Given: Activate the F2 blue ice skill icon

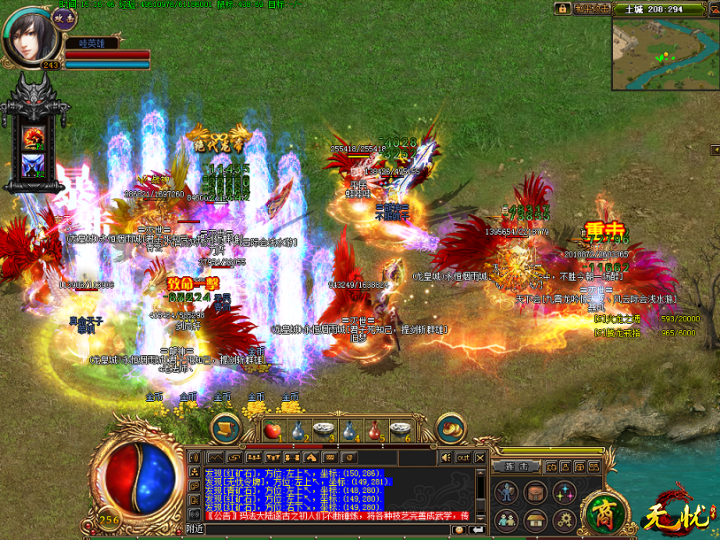Looking at the screenshot, I should click(x=34, y=165).
